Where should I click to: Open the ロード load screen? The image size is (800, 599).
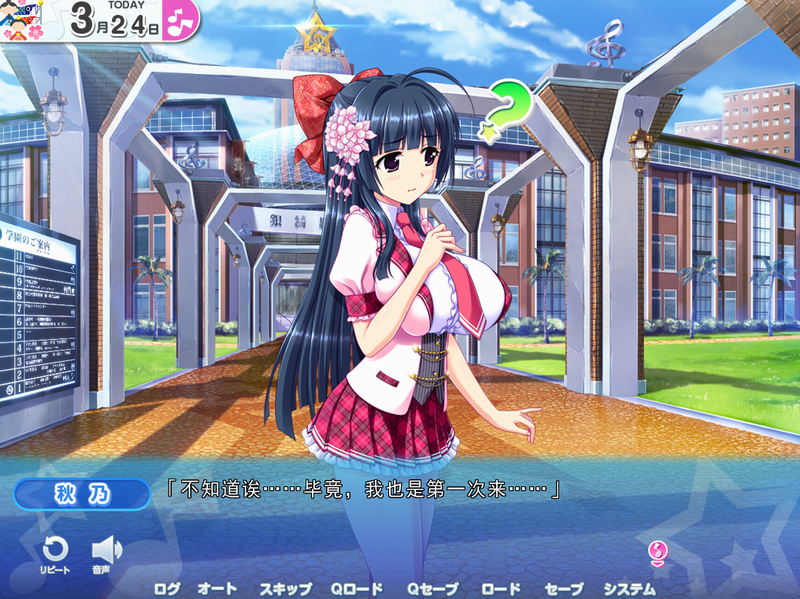coord(501,589)
